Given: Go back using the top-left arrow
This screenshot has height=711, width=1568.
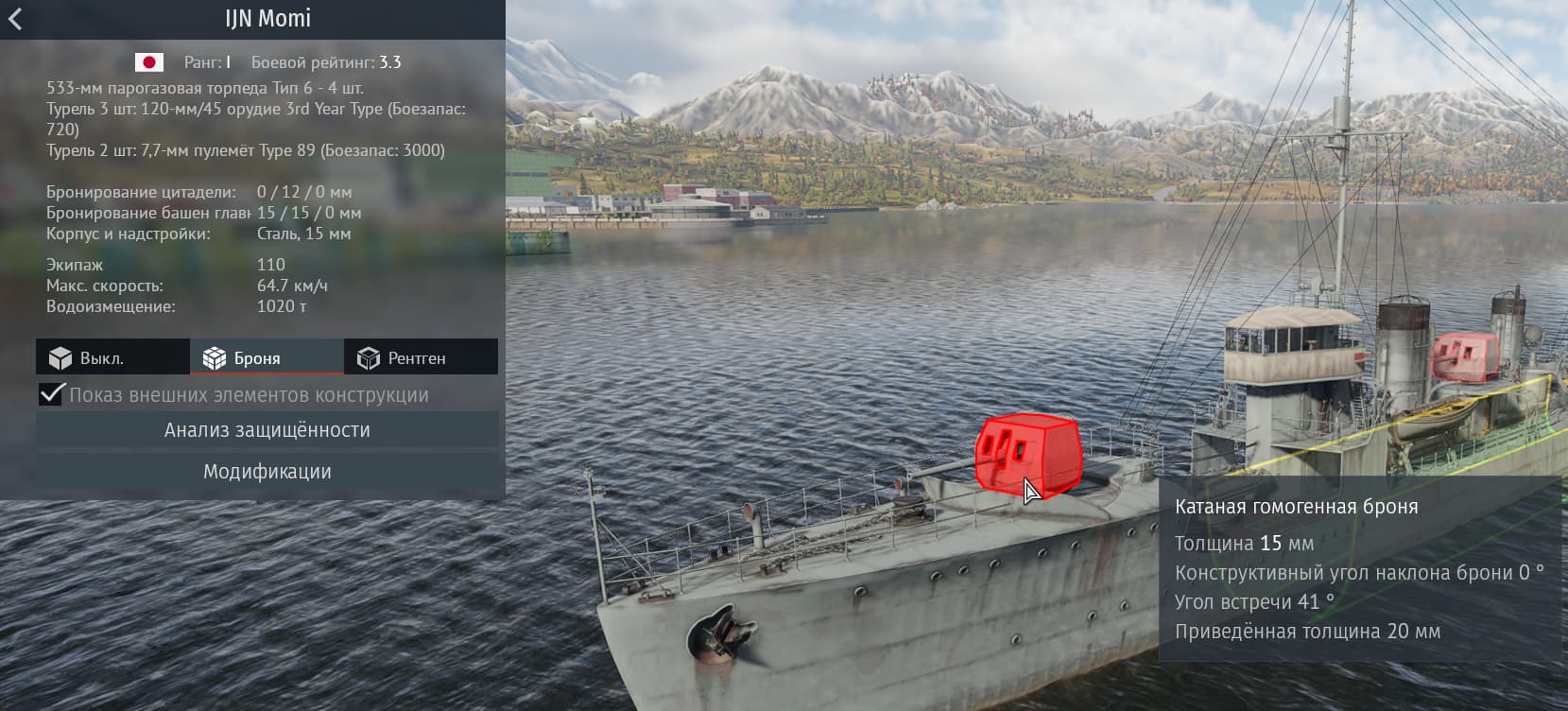Looking at the screenshot, I should 15,19.
